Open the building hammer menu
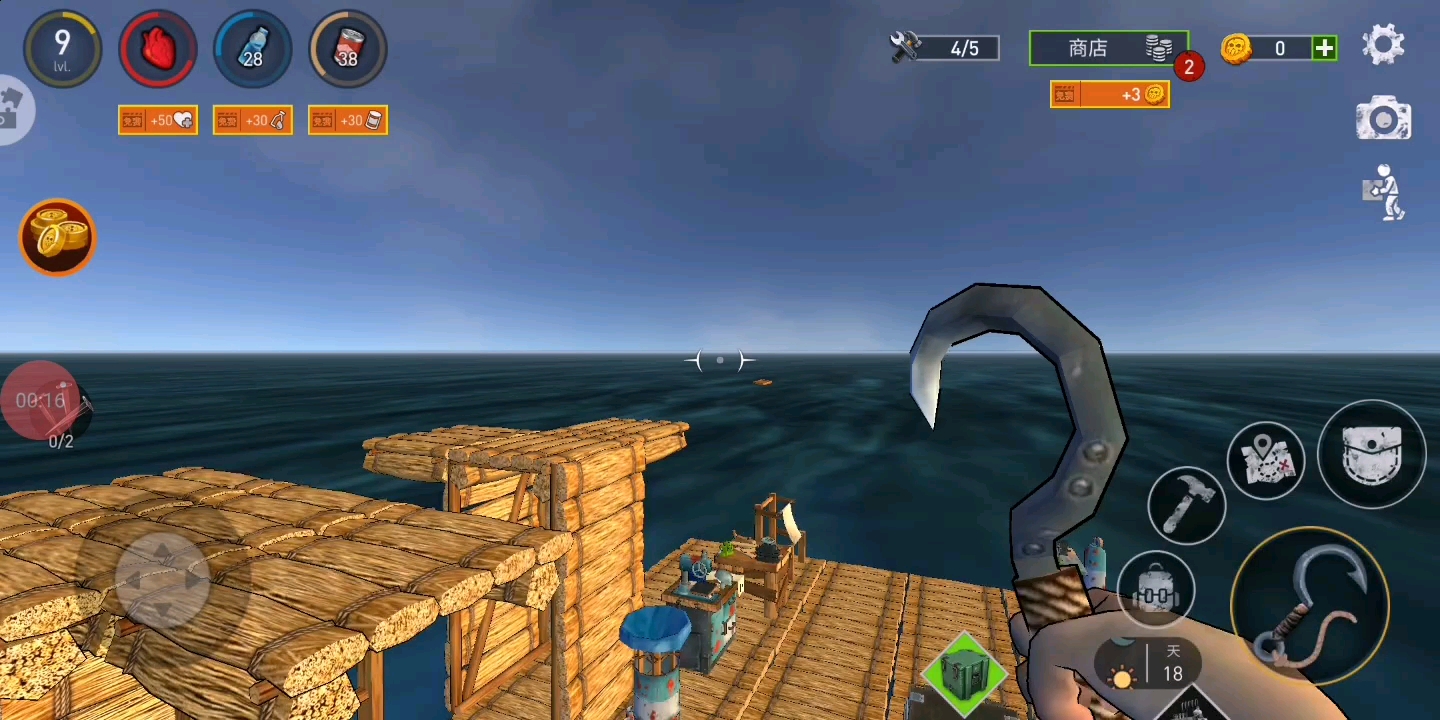Viewport: 1440px width, 720px height. point(1186,505)
